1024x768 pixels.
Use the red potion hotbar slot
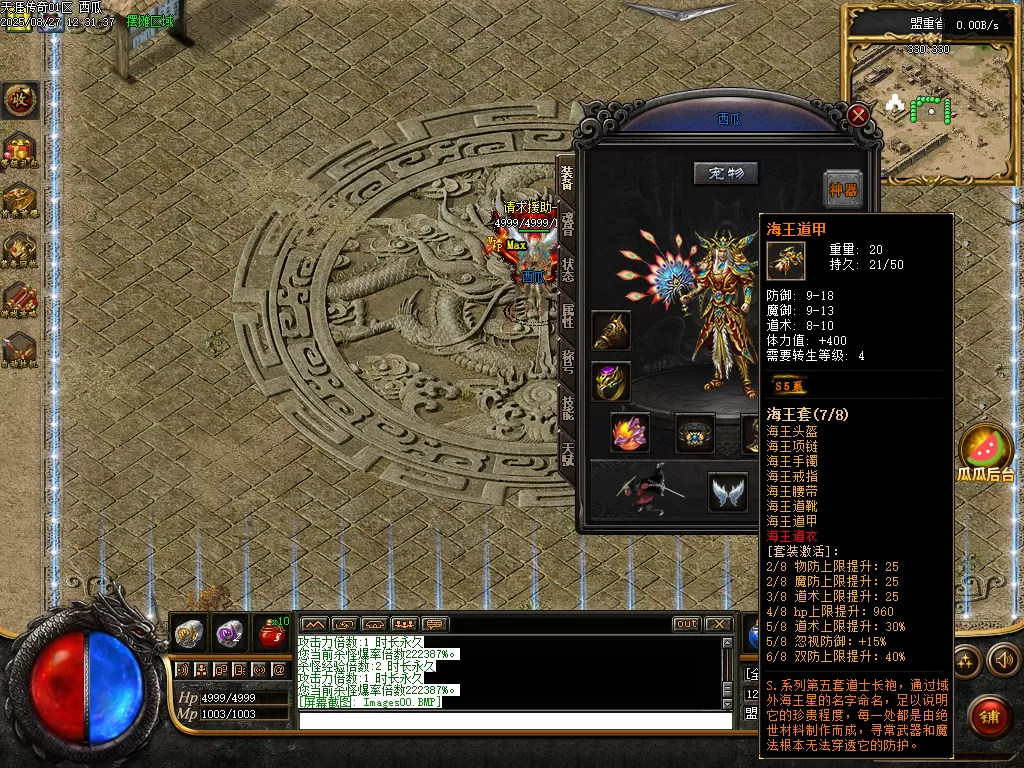(x=272, y=632)
